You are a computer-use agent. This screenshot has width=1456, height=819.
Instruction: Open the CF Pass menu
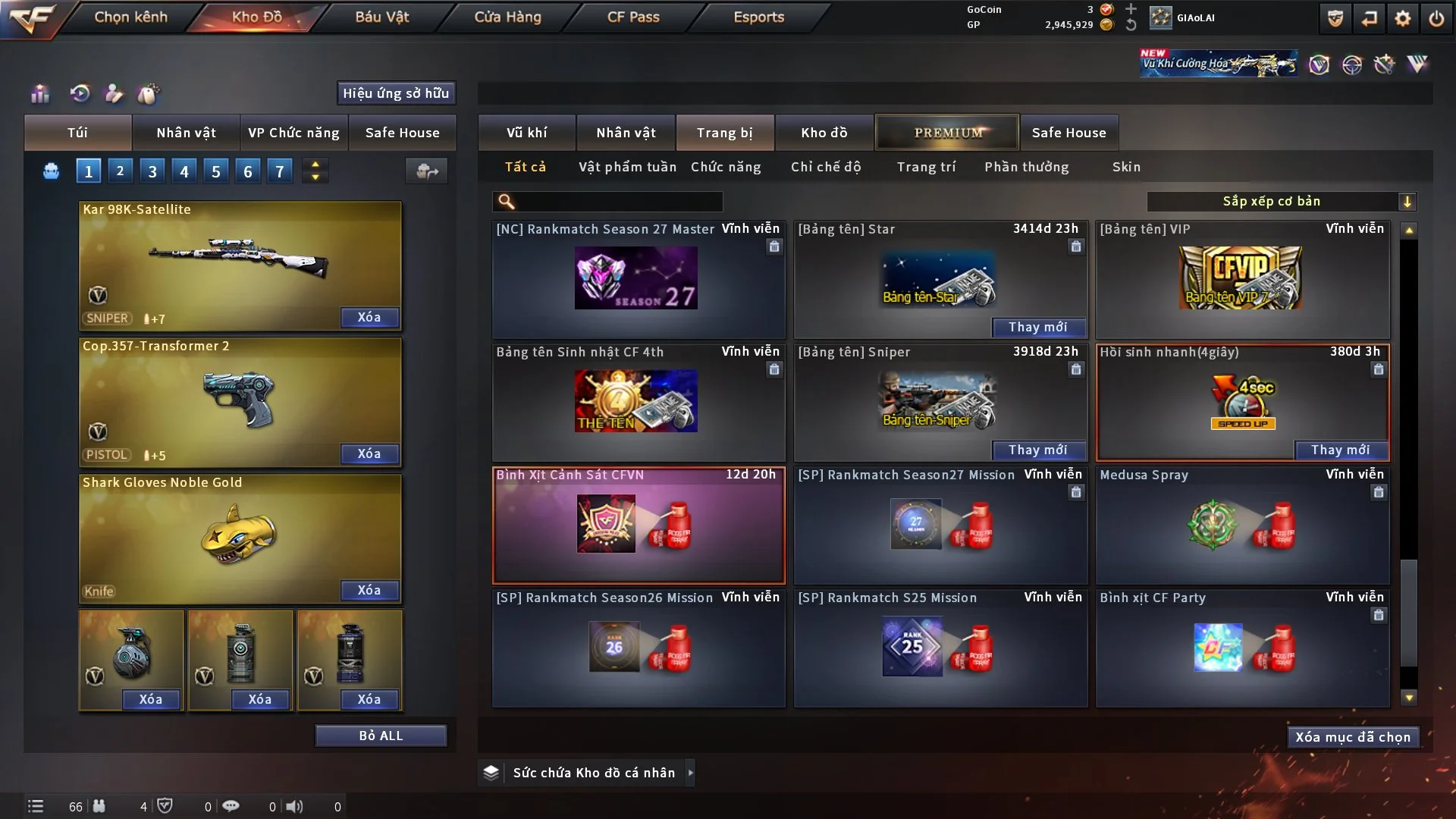[633, 17]
